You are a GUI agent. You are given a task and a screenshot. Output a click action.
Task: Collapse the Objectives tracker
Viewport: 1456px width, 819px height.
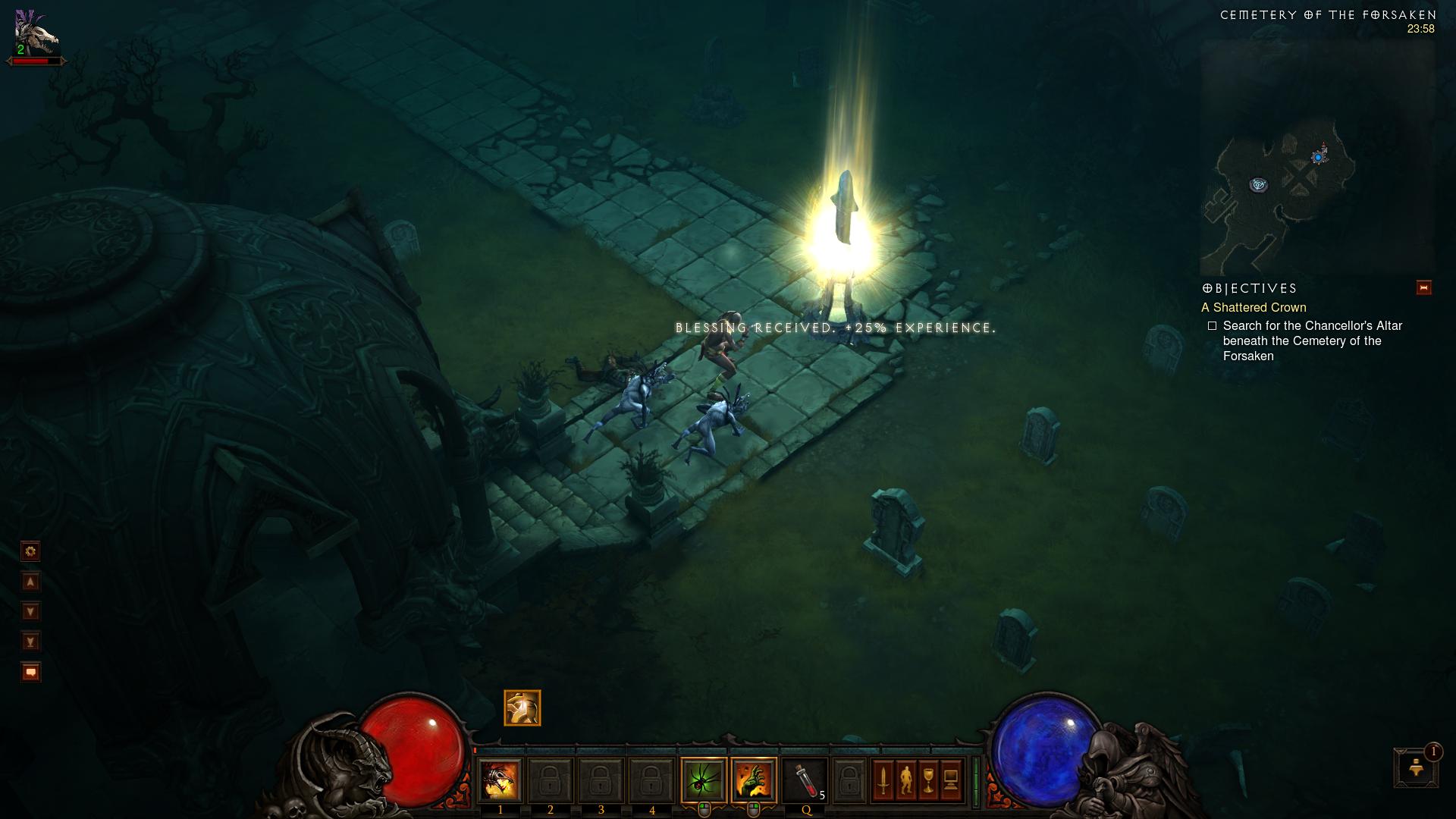tap(1423, 288)
